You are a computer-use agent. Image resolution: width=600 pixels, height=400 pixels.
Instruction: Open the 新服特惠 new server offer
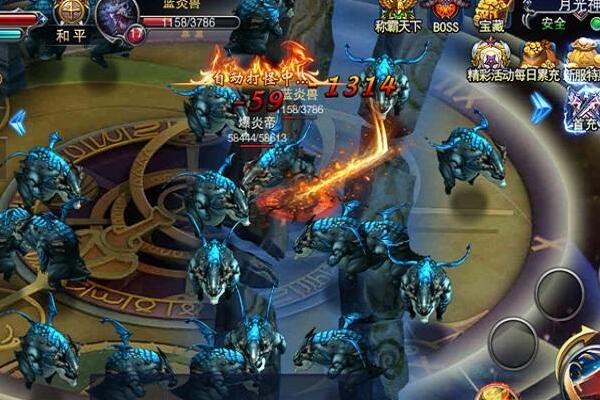pos(583,58)
